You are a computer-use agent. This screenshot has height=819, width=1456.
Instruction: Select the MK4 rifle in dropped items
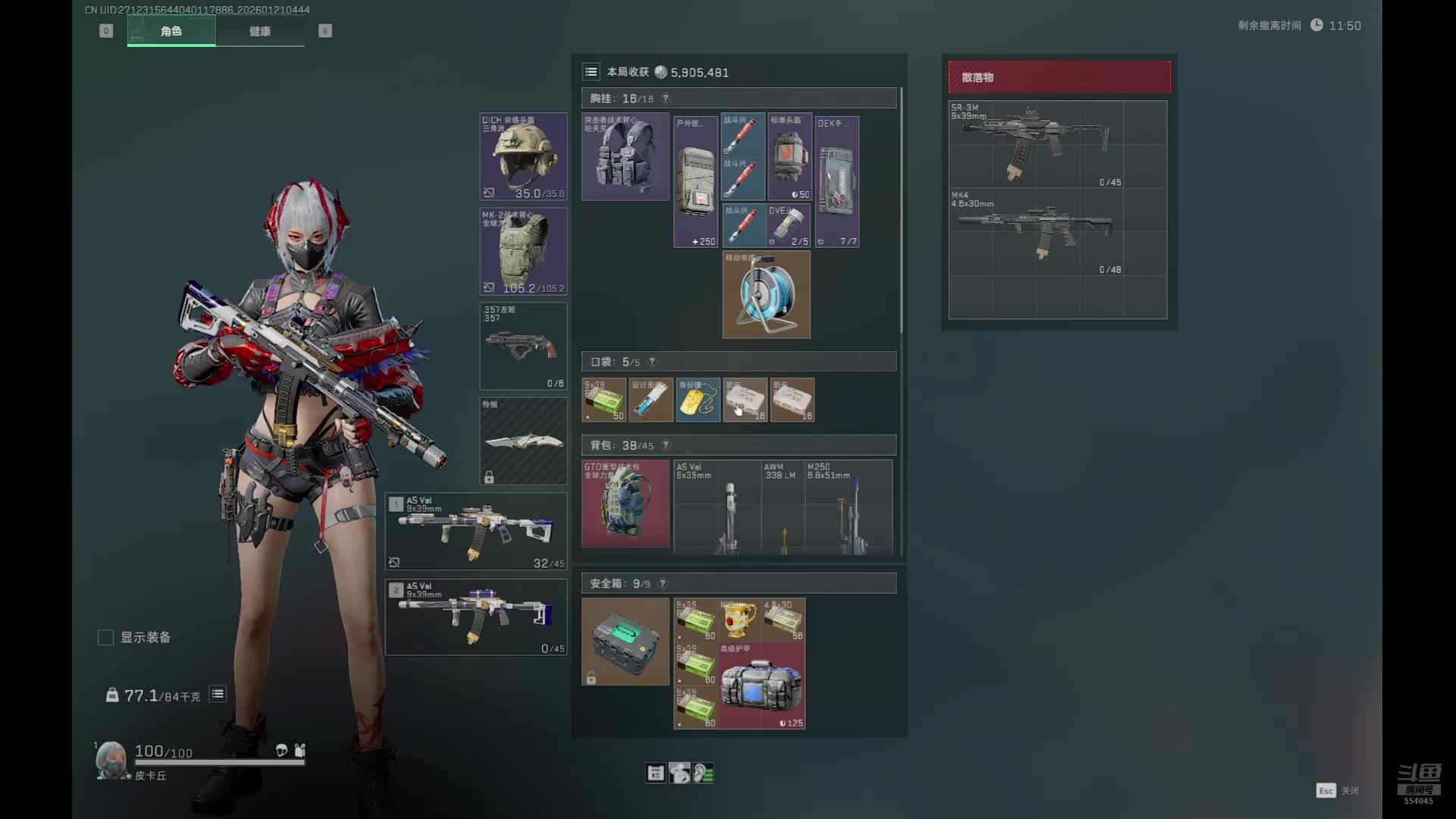click(x=1036, y=231)
